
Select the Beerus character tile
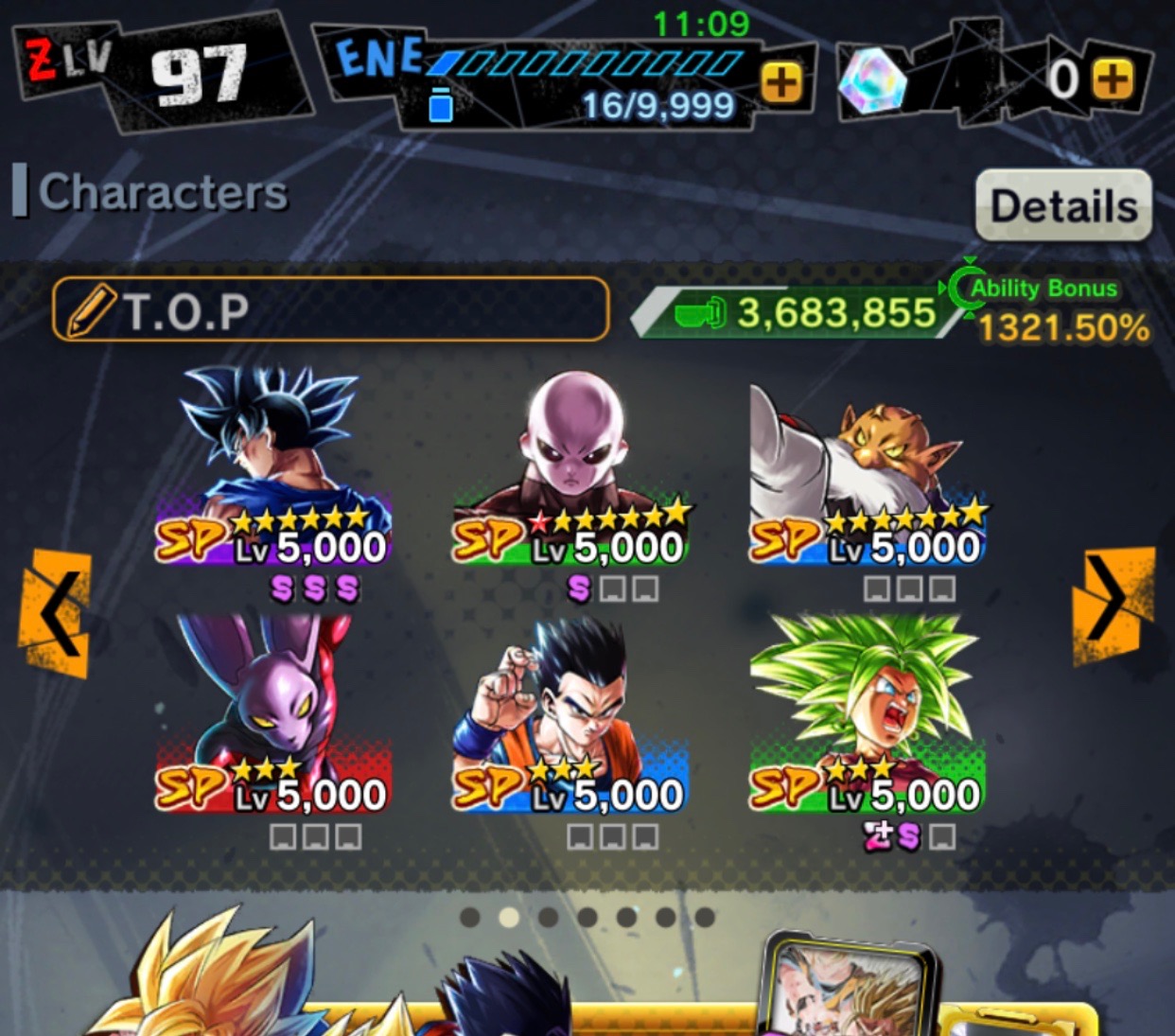tap(273, 714)
